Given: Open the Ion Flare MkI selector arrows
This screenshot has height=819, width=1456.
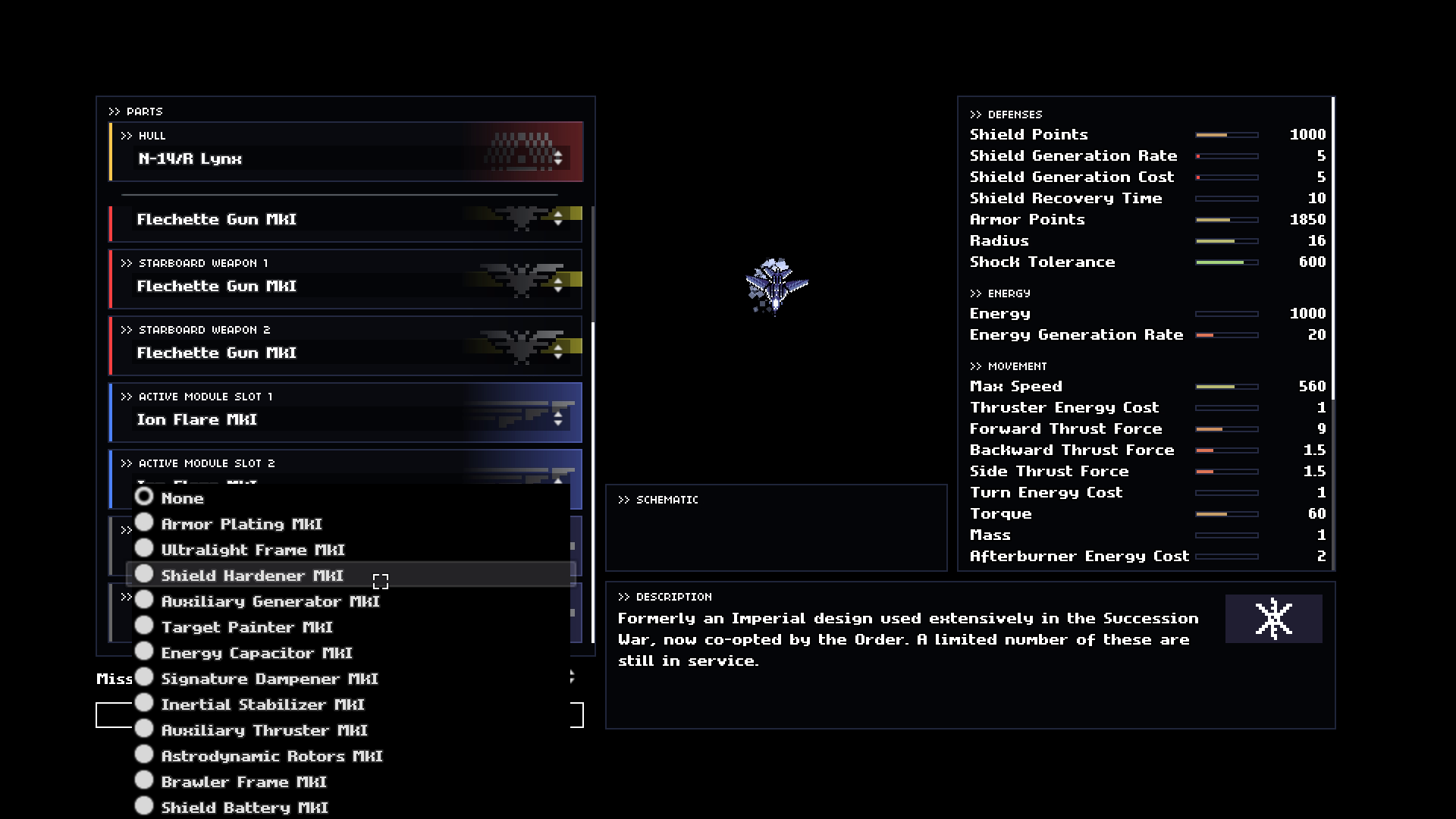Looking at the screenshot, I should pos(557,417).
